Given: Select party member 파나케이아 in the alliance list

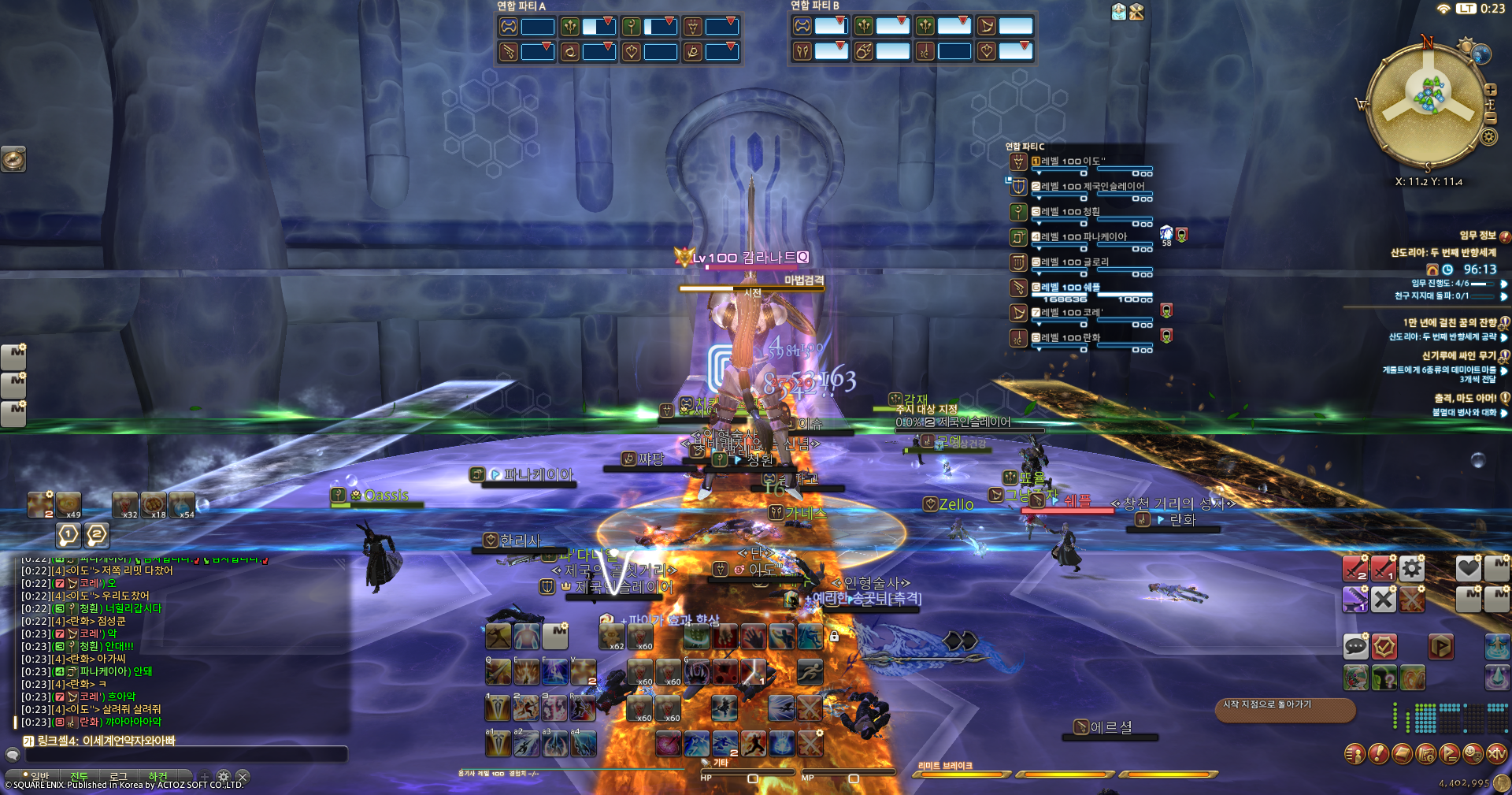Looking at the screenshot, I should click(x=1084, y=237).
